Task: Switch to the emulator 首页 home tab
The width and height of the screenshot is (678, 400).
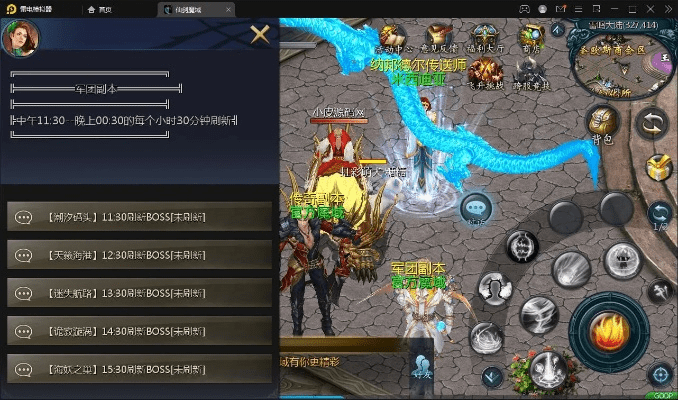Action: click(98, 9)
